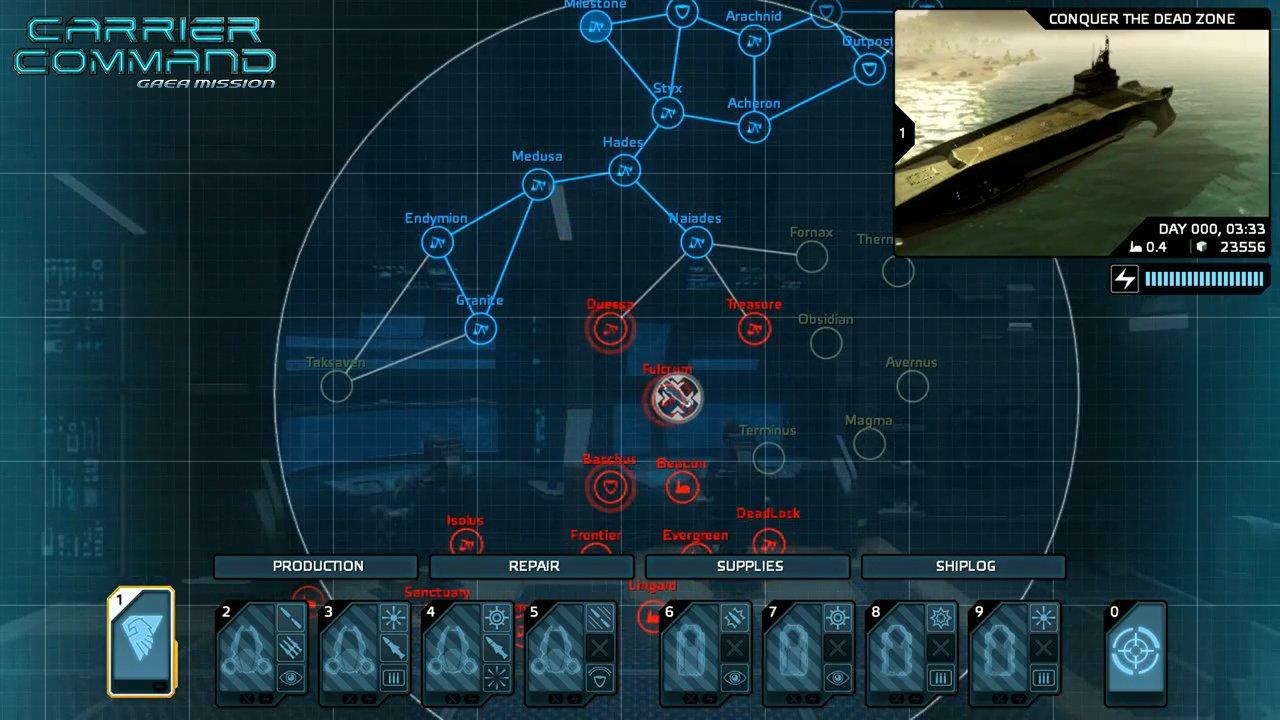This screenshot has height=720, width=1280.
Task: Switch to the REPAIR tab
Action: tap(533, 566)
